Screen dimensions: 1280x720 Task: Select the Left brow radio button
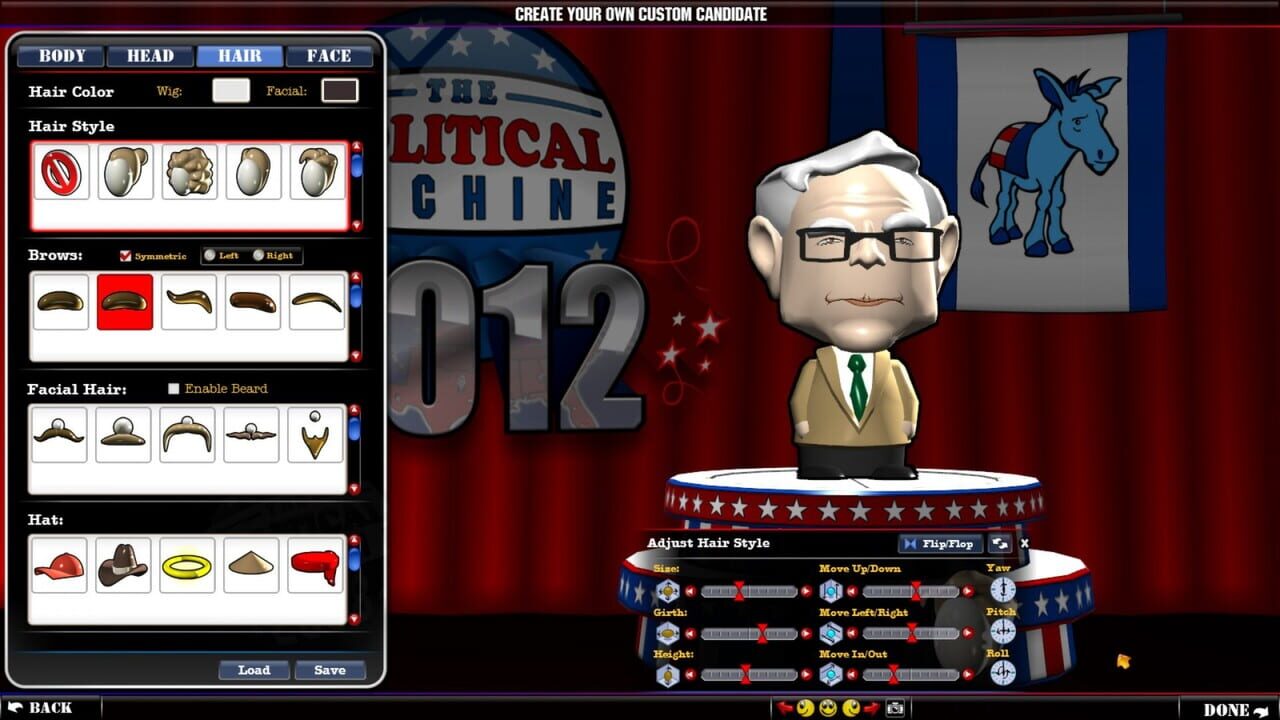click(211, 256)
